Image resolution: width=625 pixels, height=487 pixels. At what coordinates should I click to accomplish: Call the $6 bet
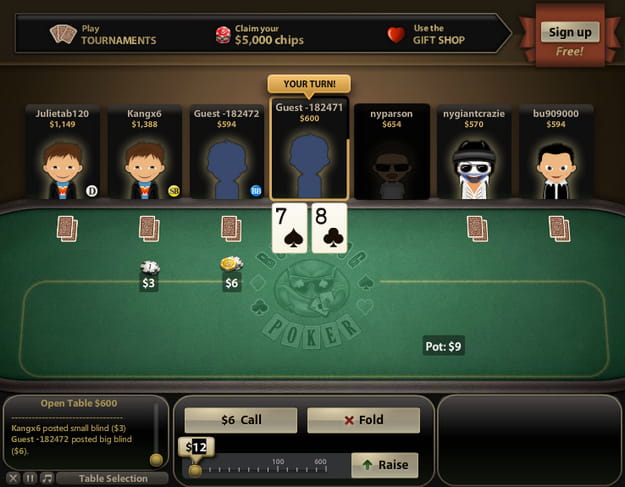pyautogui.click(x=240, y=420)
